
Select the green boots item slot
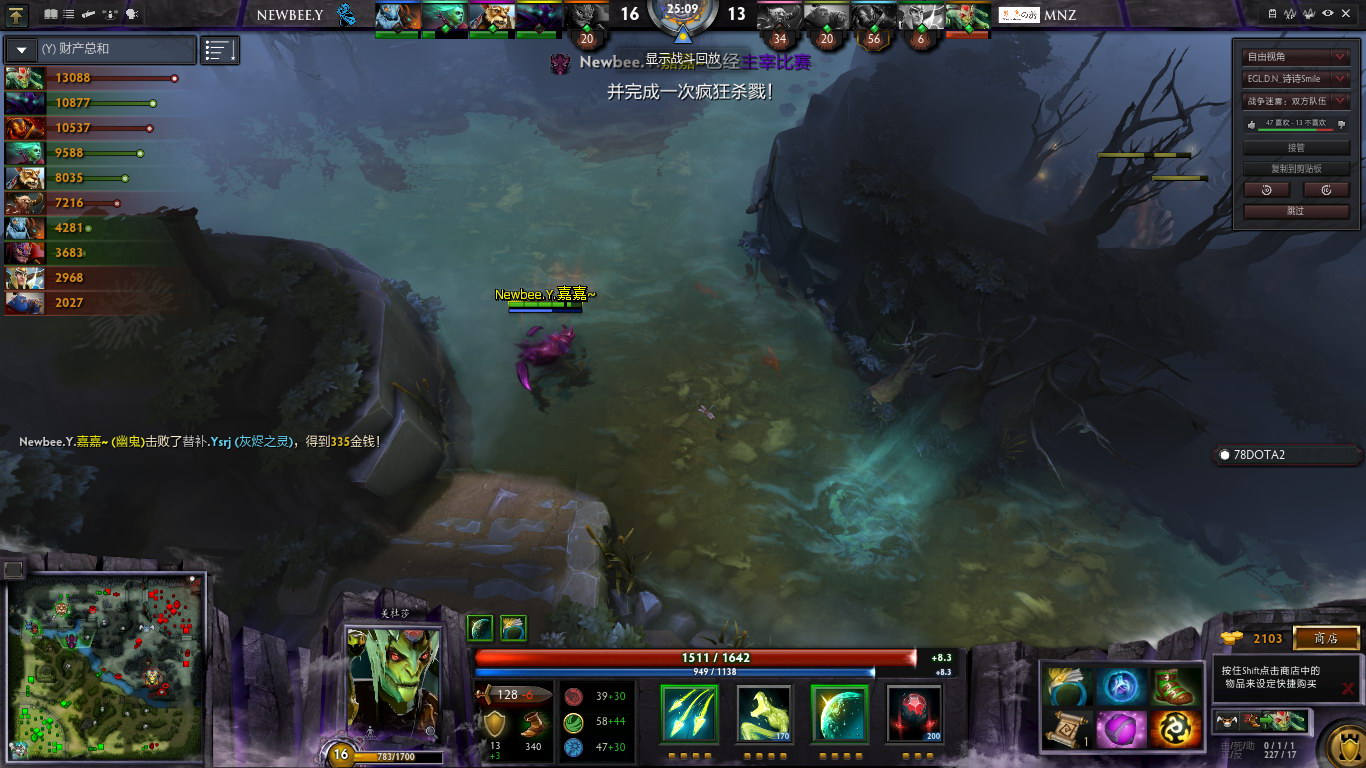pos(1174,687)
